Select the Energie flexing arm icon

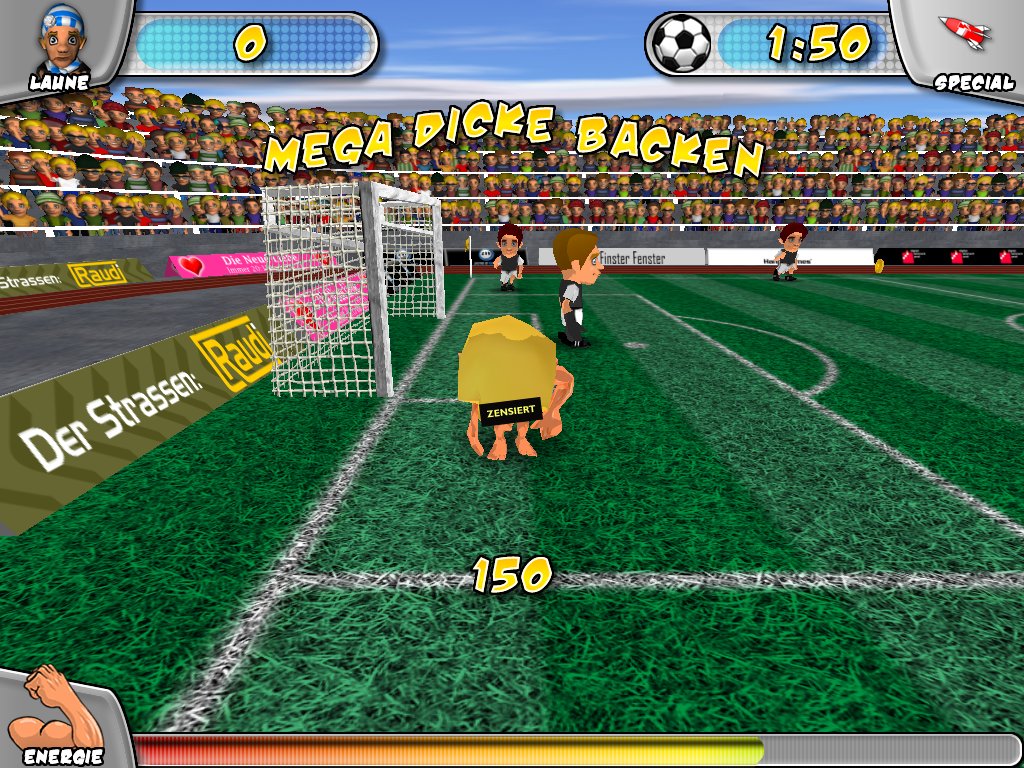(52, 708)
